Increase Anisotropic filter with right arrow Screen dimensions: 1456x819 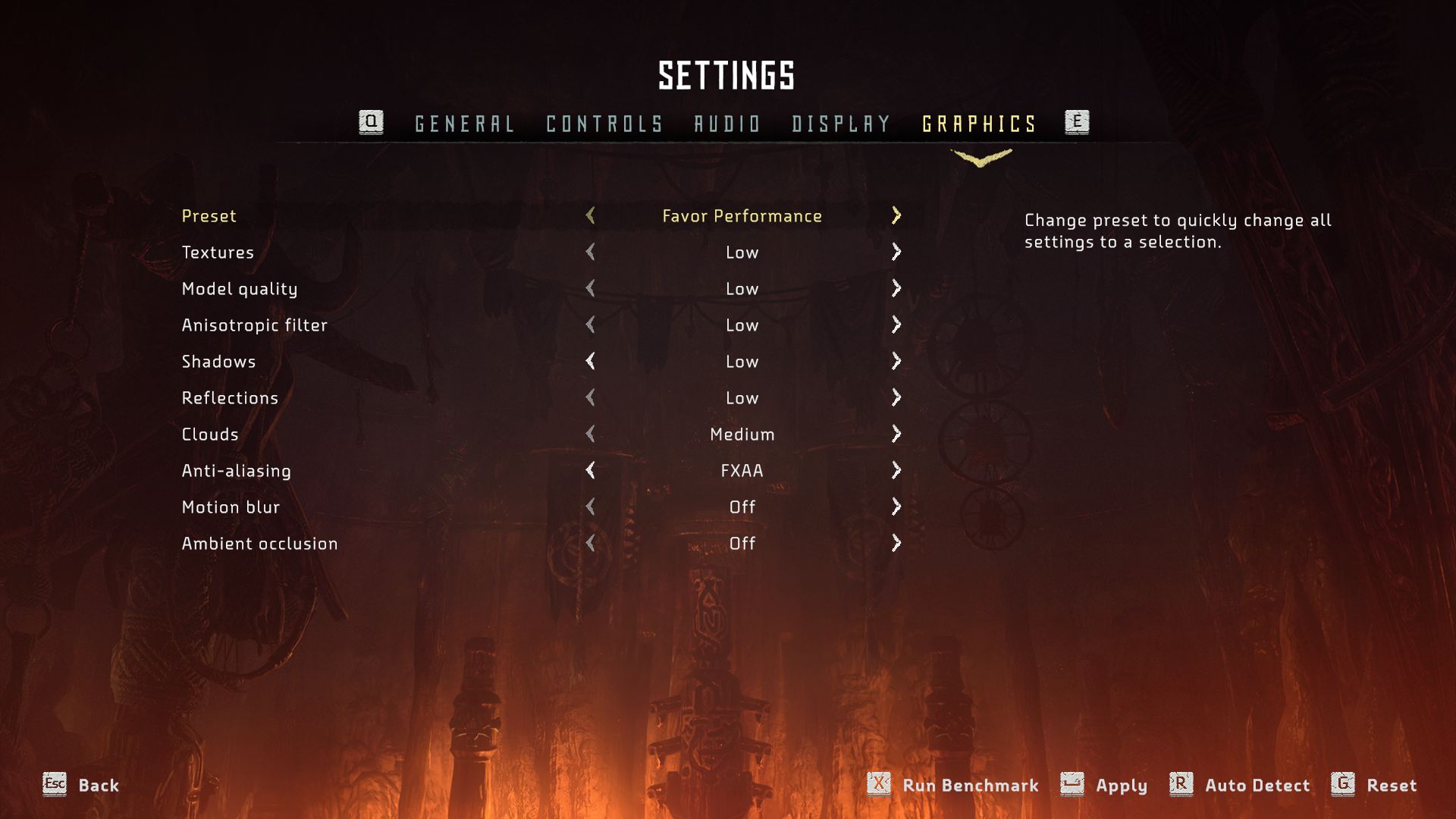(896, 325)
